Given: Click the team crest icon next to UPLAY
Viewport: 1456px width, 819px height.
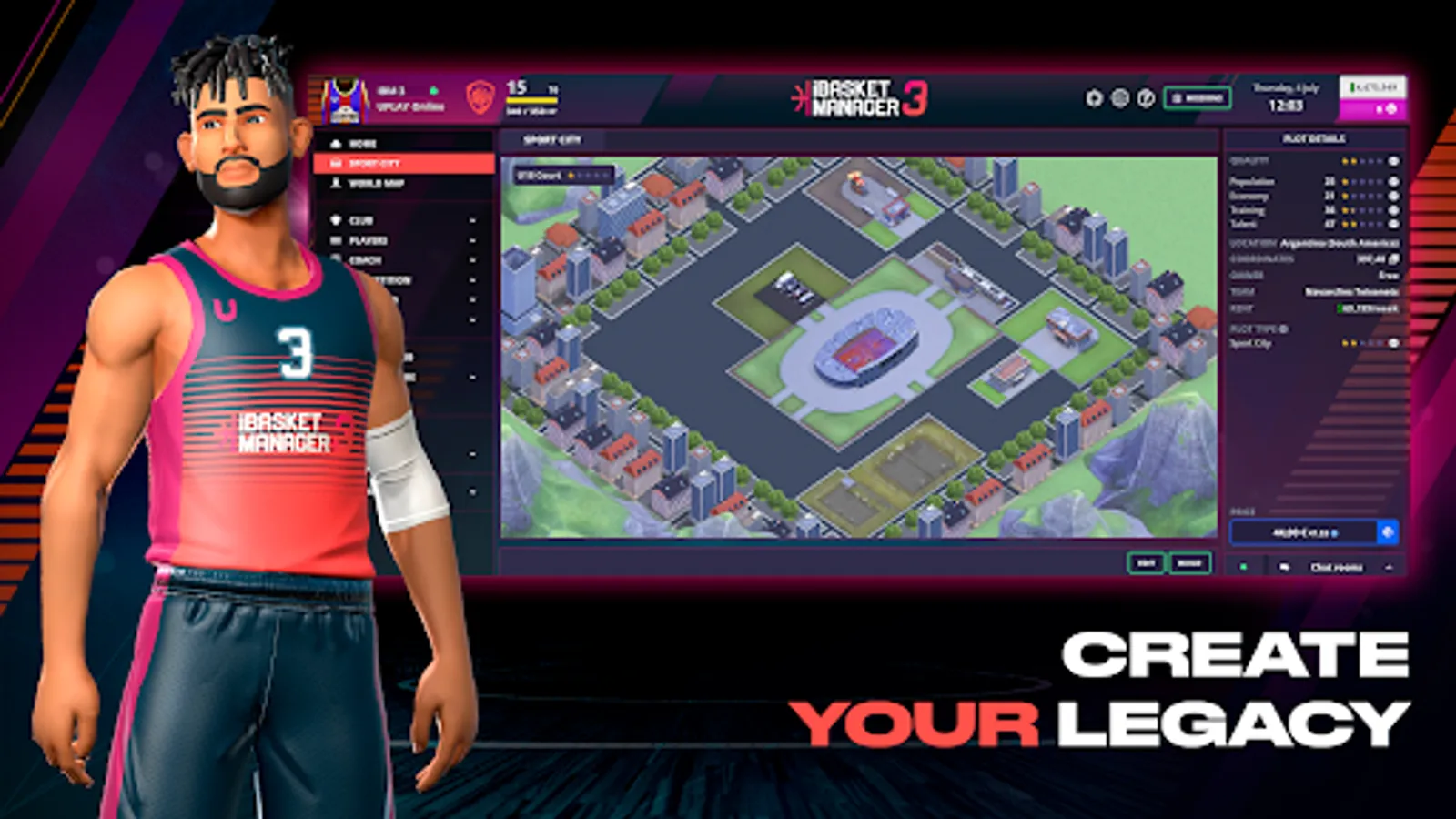Looking at the screenshot, I should (x=480, y=97).
